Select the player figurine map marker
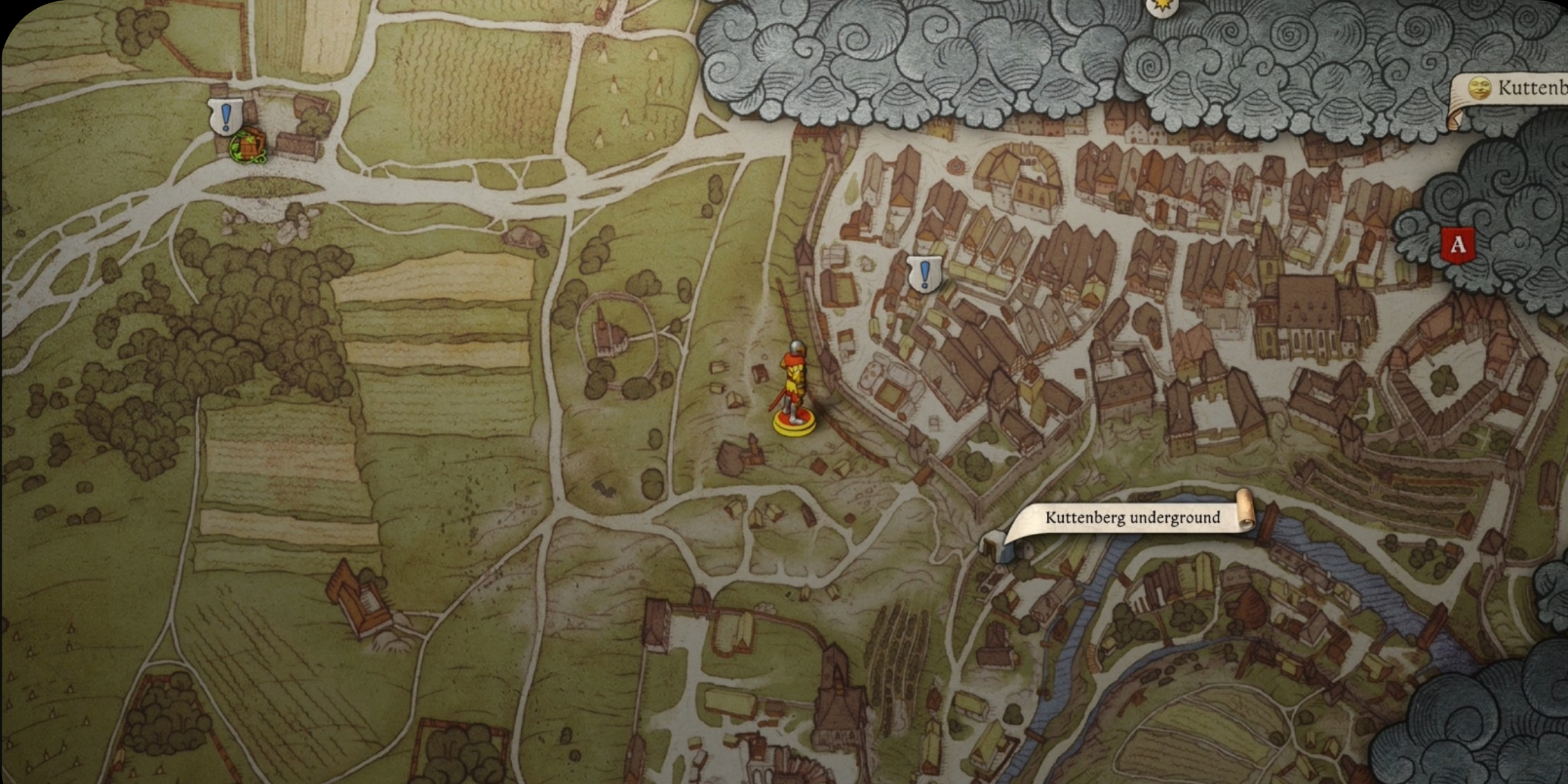The height and width of the screenshot is (784, 1568). (x=794, y=388)
